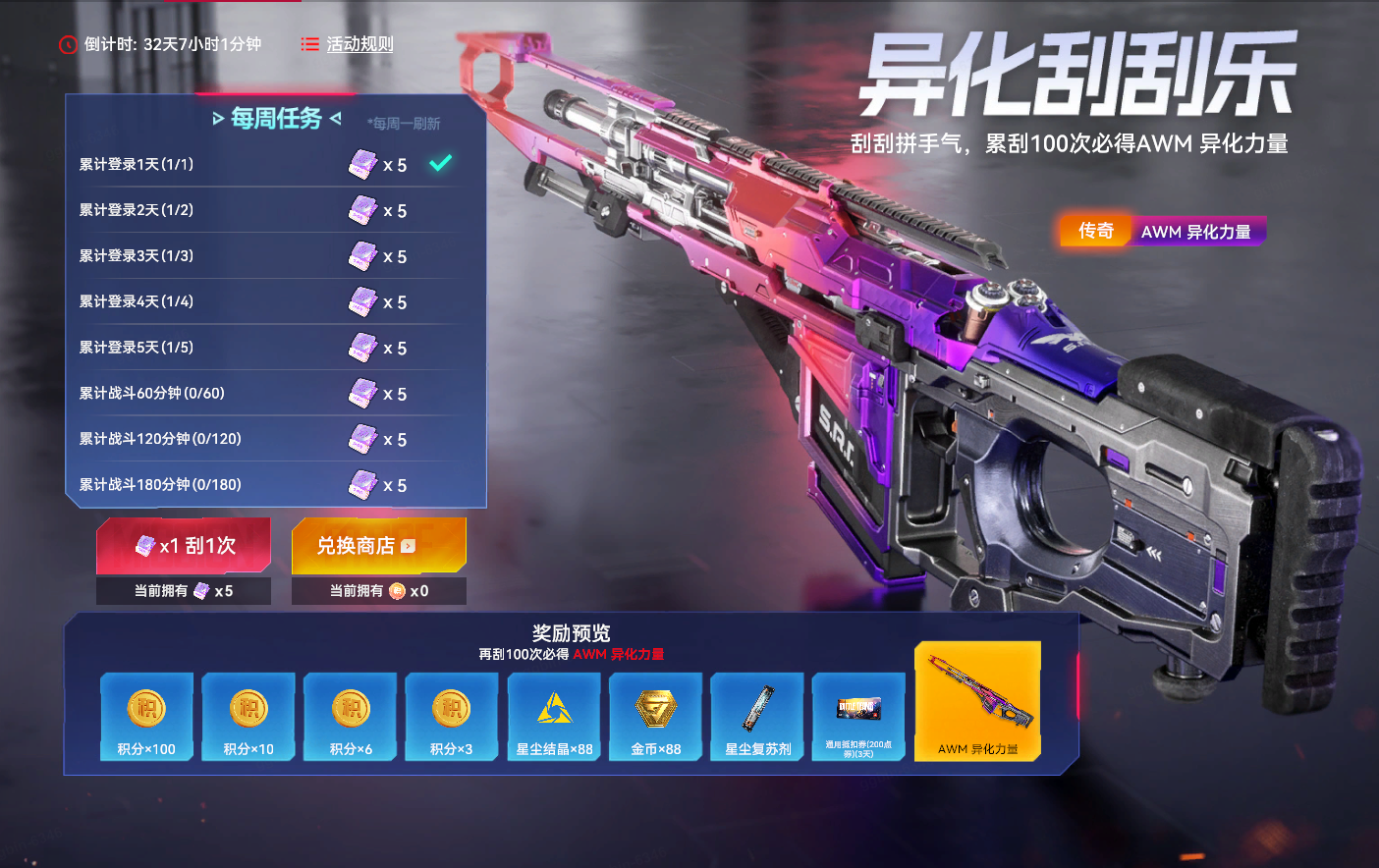View the 积分×3 reward tile
Screen dimensions: 1379x868
click(452, 717)
